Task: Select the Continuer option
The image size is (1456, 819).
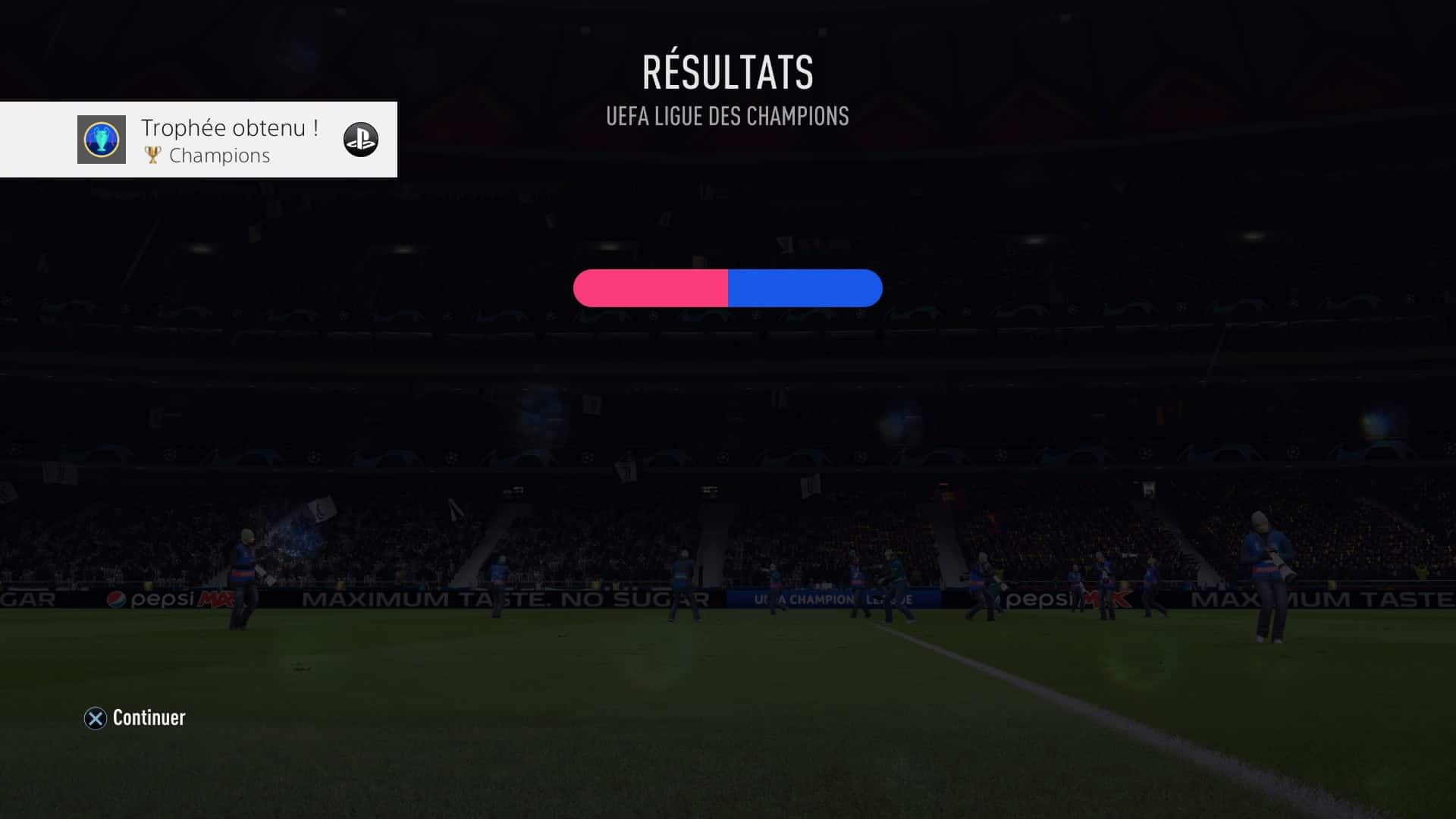Action: pyautogui.click(x=135, y=717)
